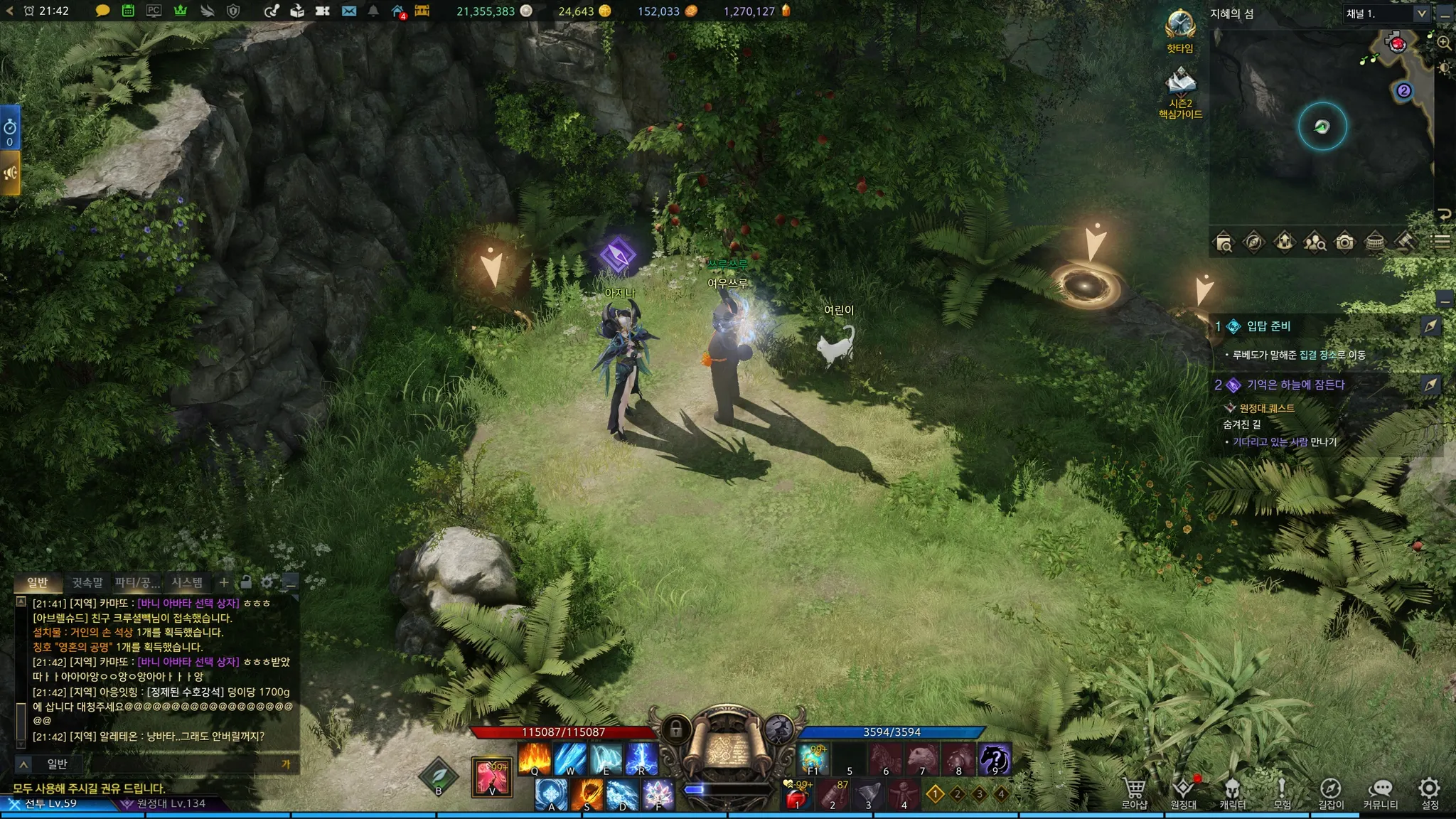
Task: Click the 핫타임 event icon
Action: (x=1180, y=28)
